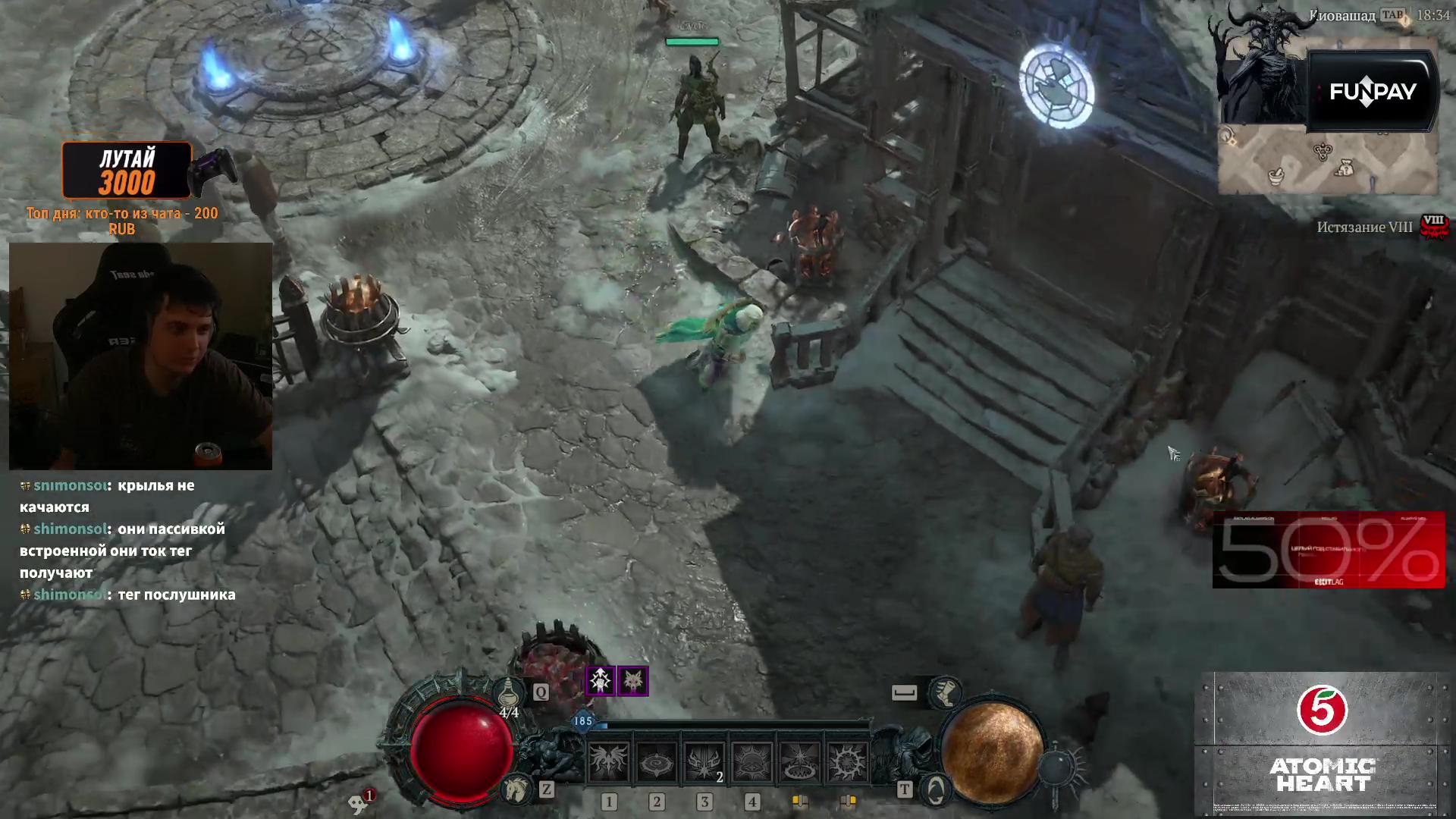Click the money bag vendor map marker
The height and width of the screenshot is (819, 1456).
pos(1346,166)
